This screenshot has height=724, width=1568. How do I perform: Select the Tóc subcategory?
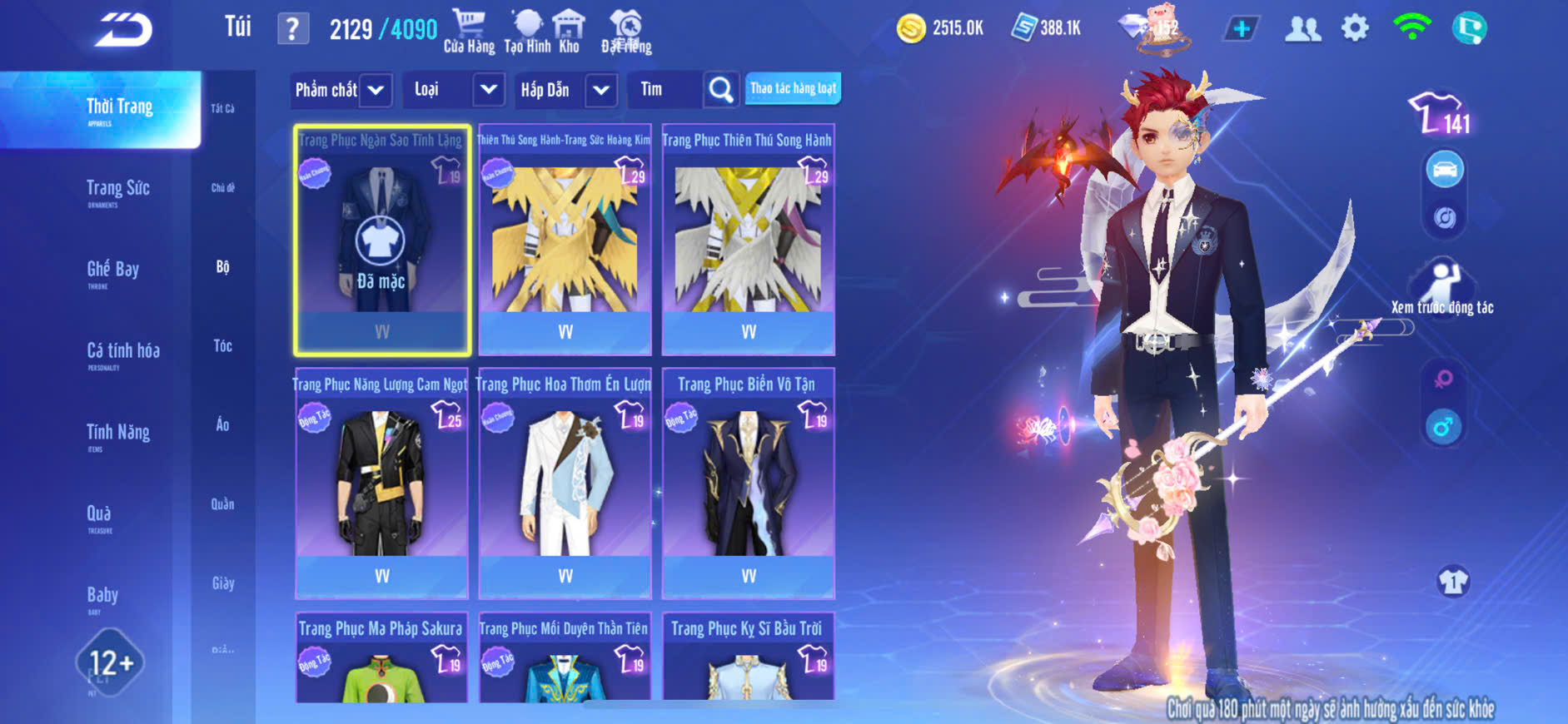tap(222, 345)
